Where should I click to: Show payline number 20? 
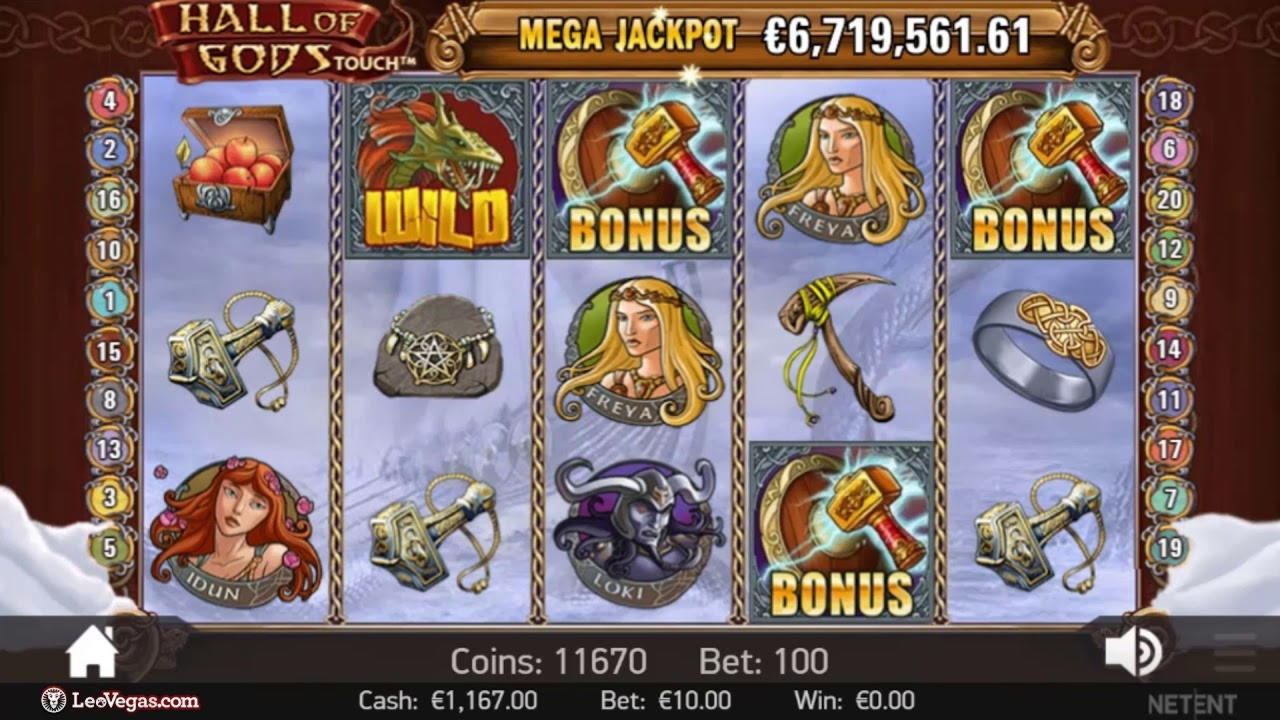(x=1169, y=200)
